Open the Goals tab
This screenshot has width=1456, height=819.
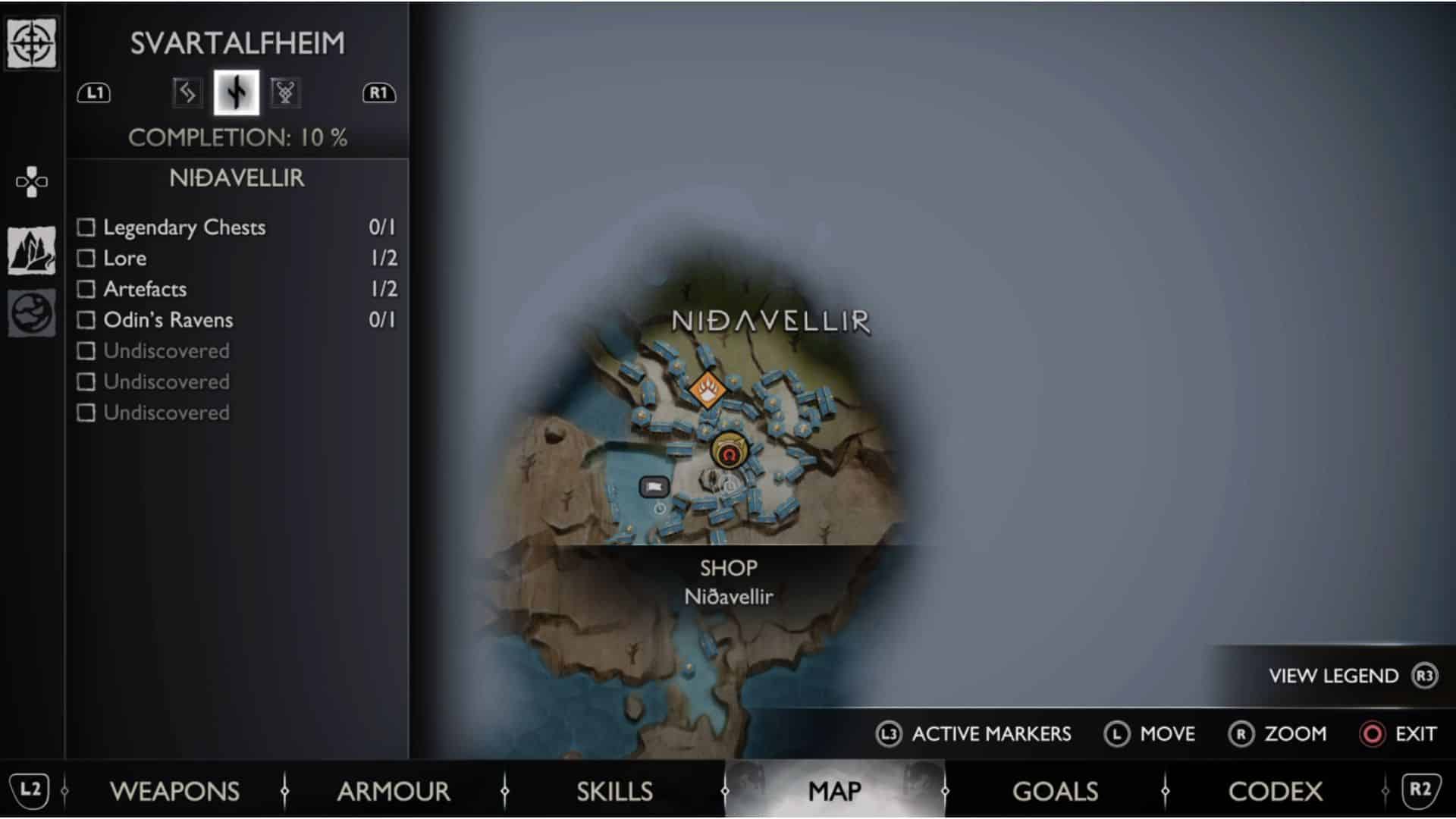(1055, 791)
